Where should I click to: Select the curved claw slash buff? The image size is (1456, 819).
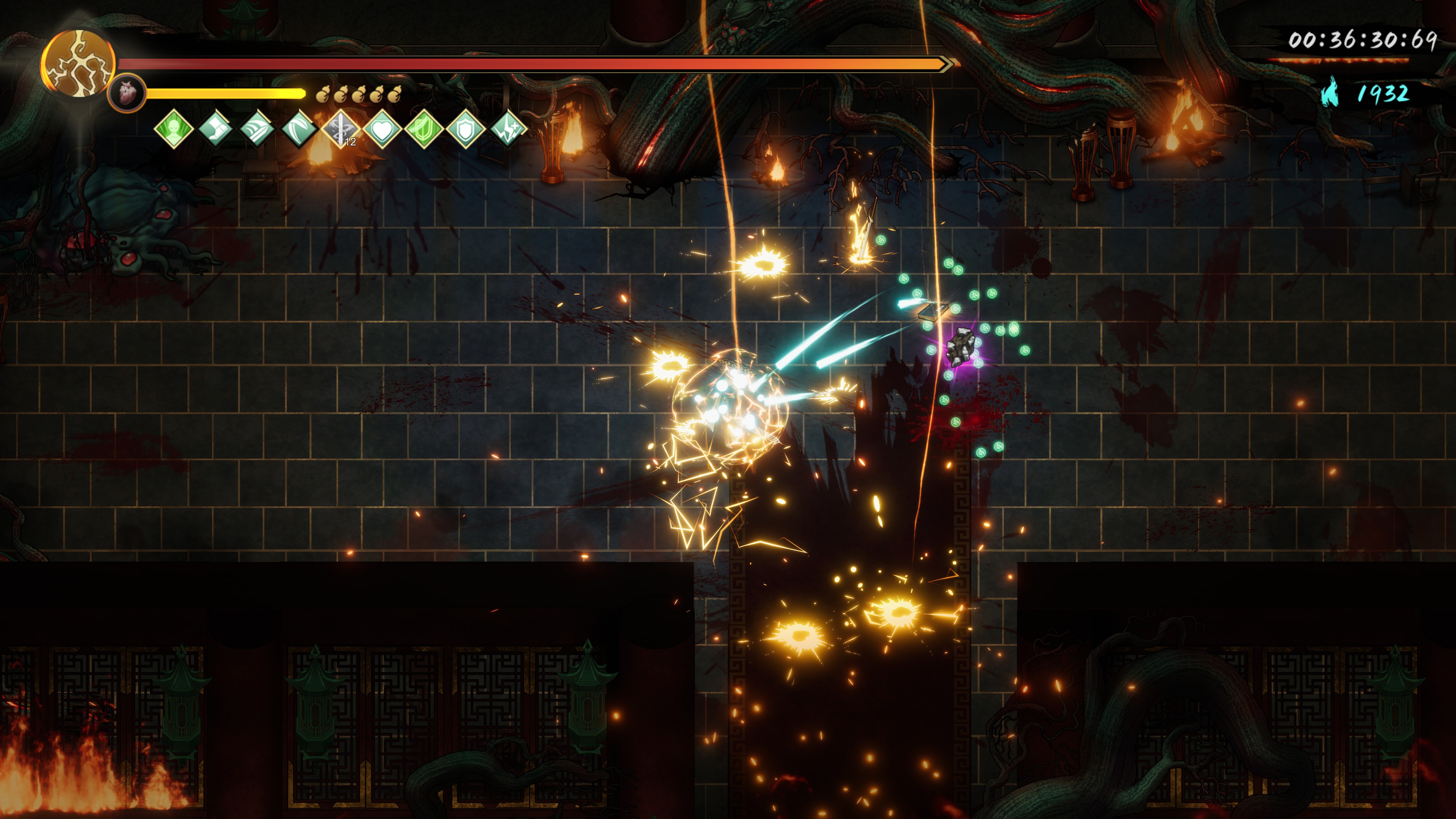299,129
